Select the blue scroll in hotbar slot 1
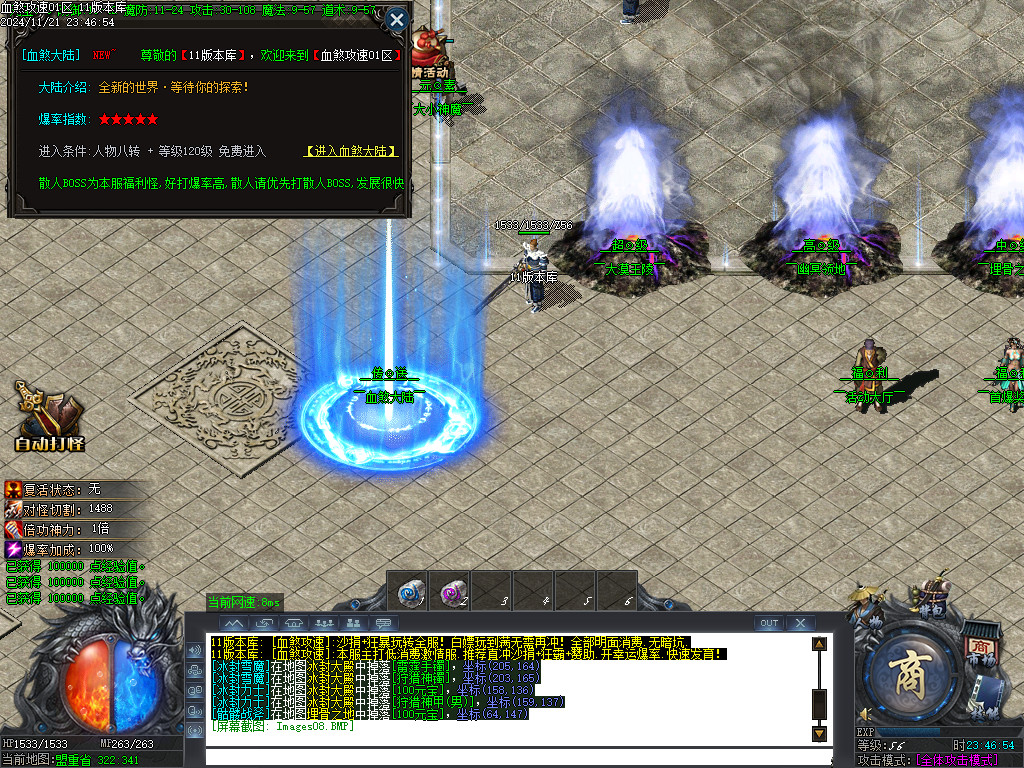The width and height of the screenshot is (1024, 768). click(x=408, y=590)
